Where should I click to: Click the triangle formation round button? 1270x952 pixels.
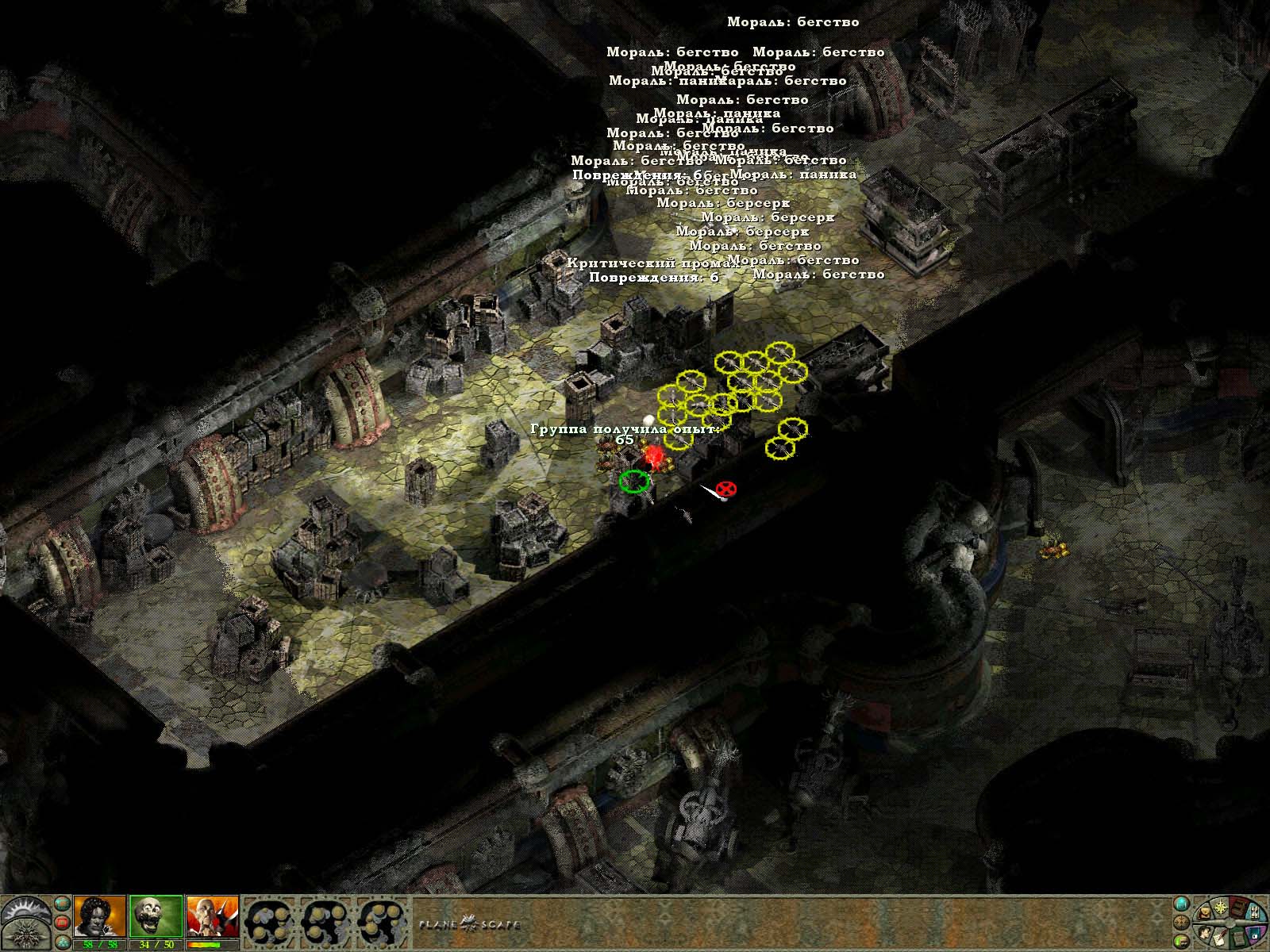pyautogui.click(x=62, y=942)
